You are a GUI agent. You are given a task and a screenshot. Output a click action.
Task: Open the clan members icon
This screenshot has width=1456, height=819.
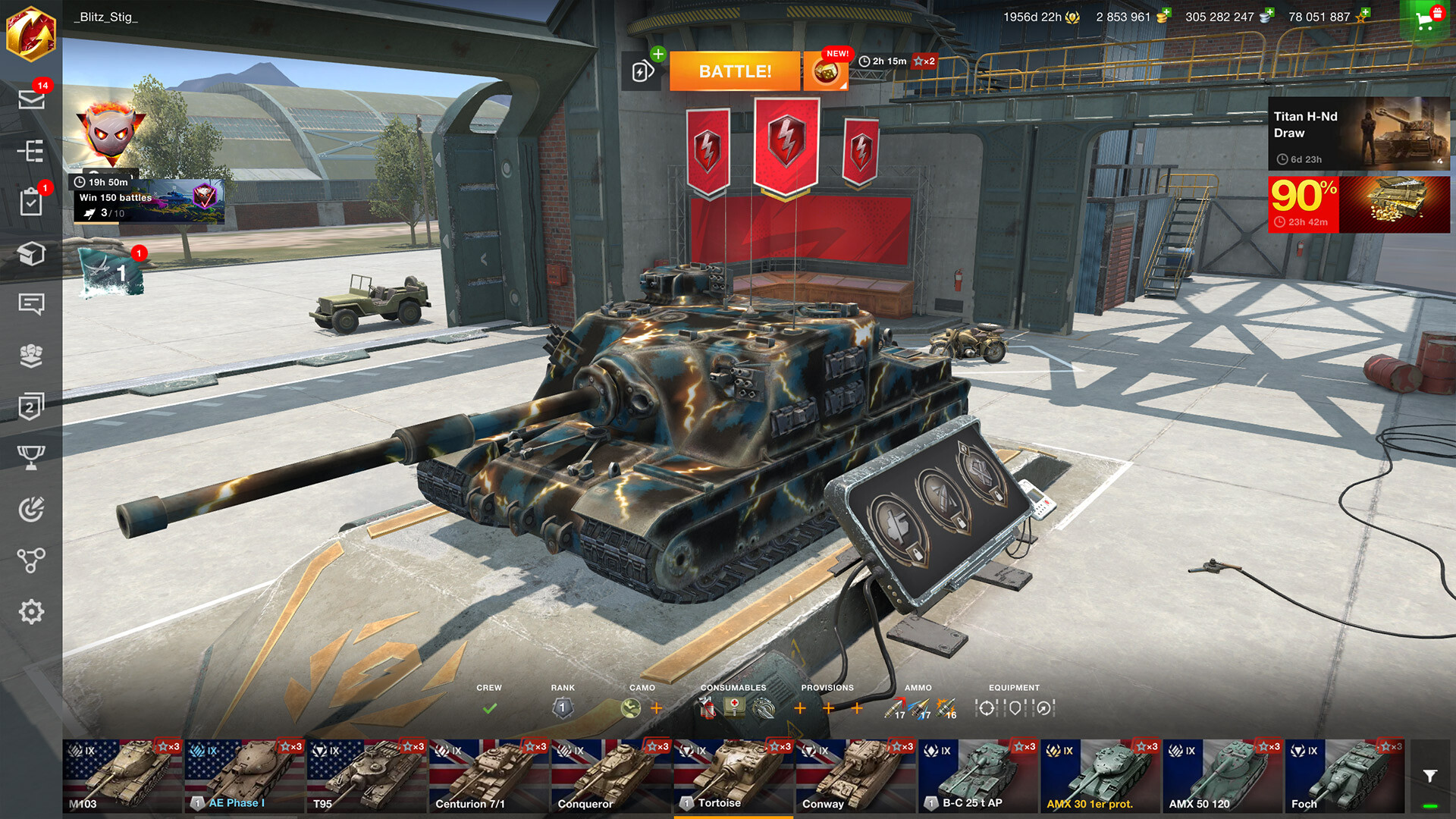[x=32, y=356]
